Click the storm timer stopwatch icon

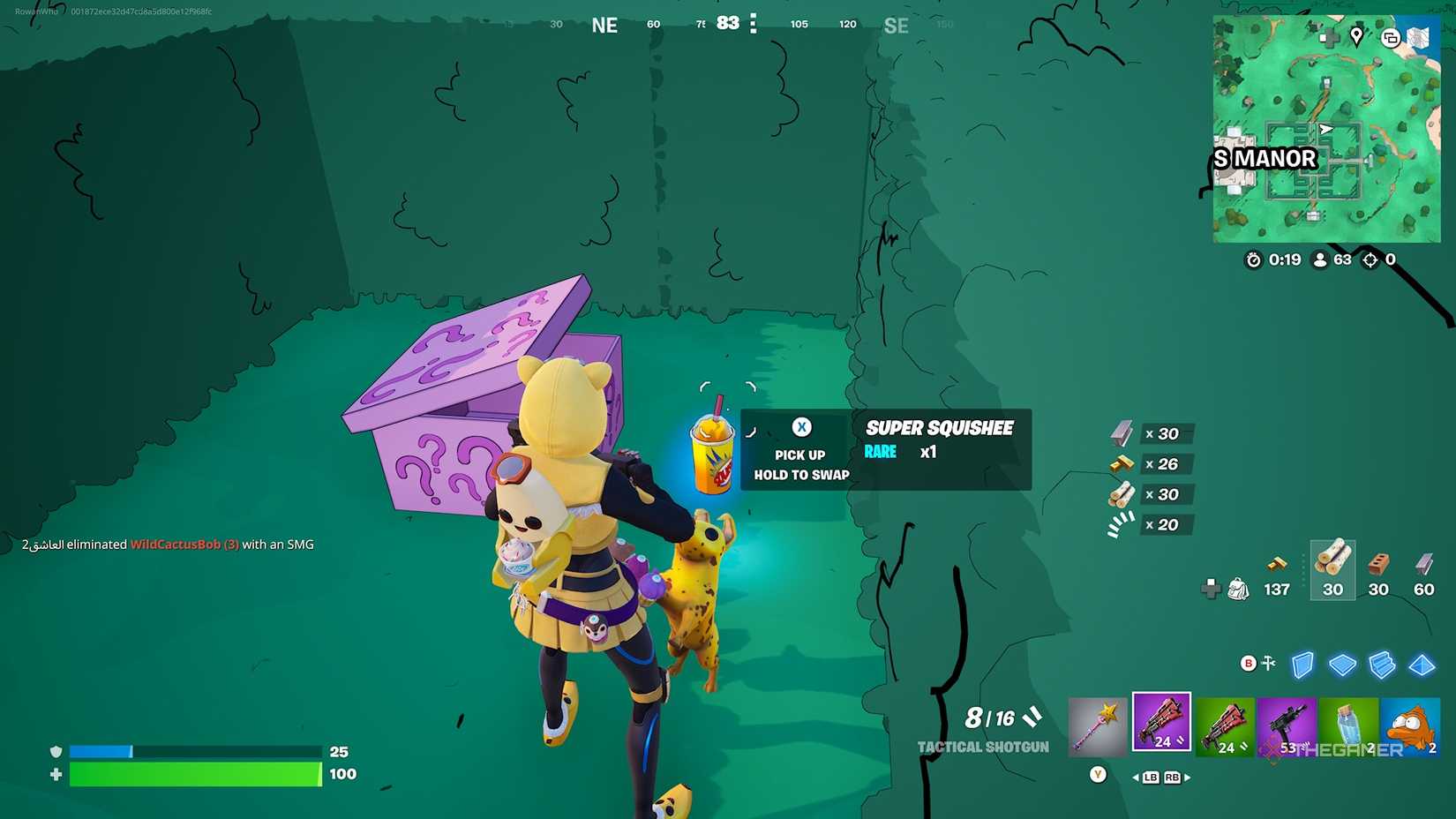(x=1253, y=260)
